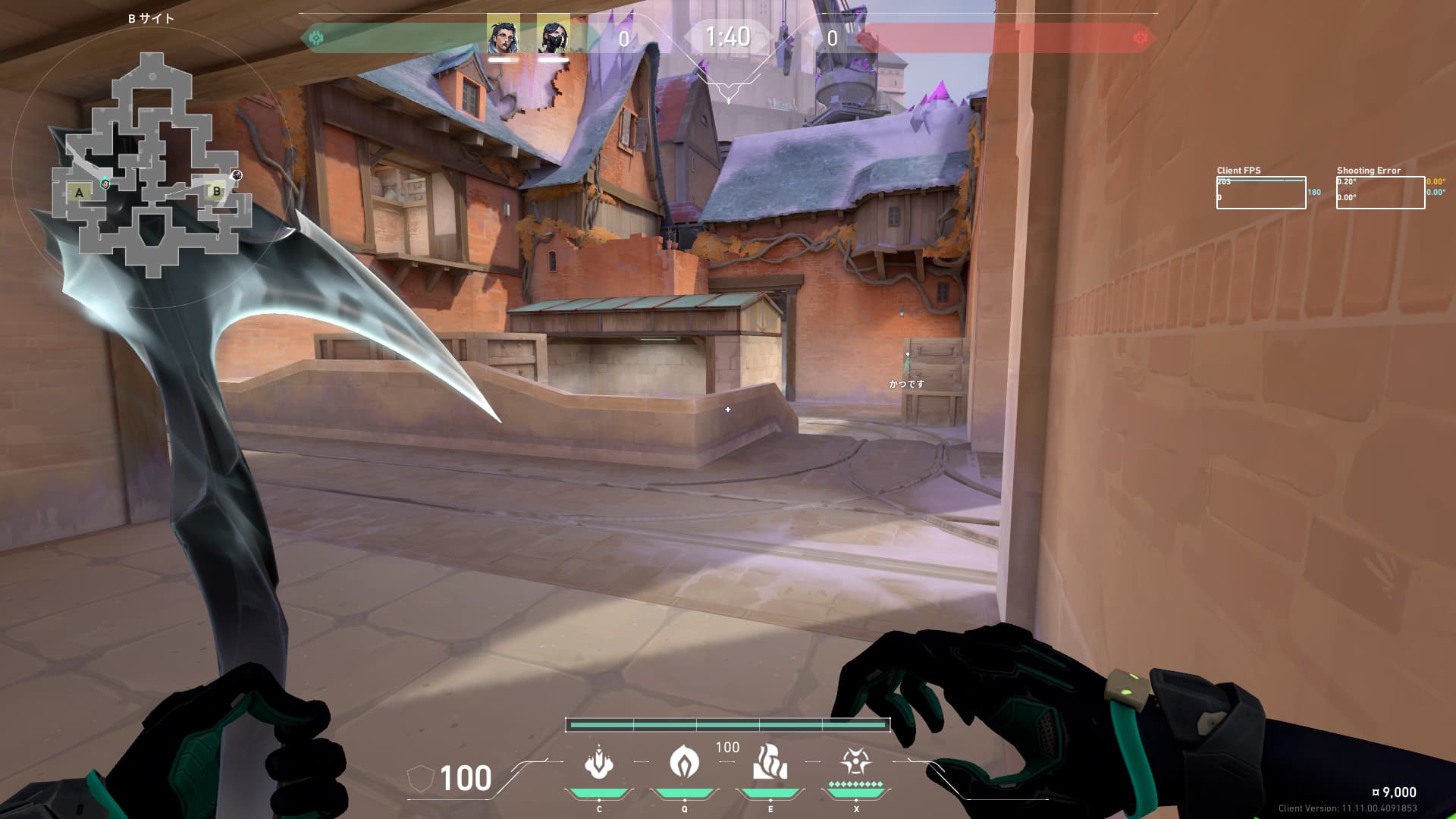Trigger the Viper's Pit ultimate icon

pyautogui.click(x=855, y=763)
